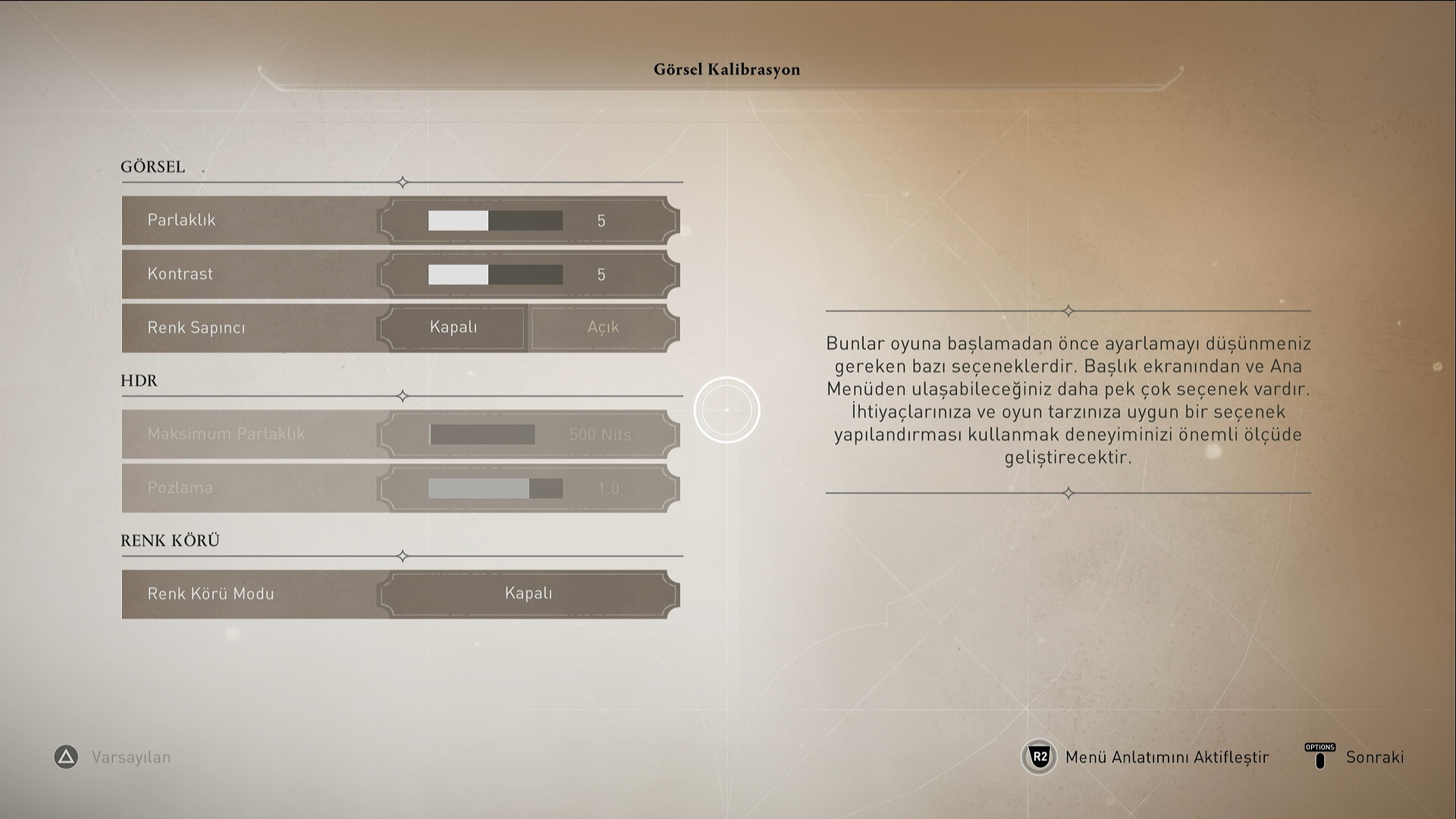Adjust the Kontrast slider
This screenshot has height=819, width=1456.
point(495,275)
